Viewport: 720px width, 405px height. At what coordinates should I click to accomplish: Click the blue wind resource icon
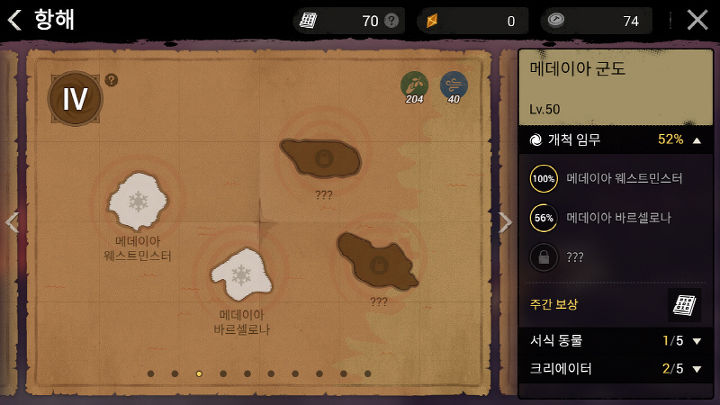(453, 84)
